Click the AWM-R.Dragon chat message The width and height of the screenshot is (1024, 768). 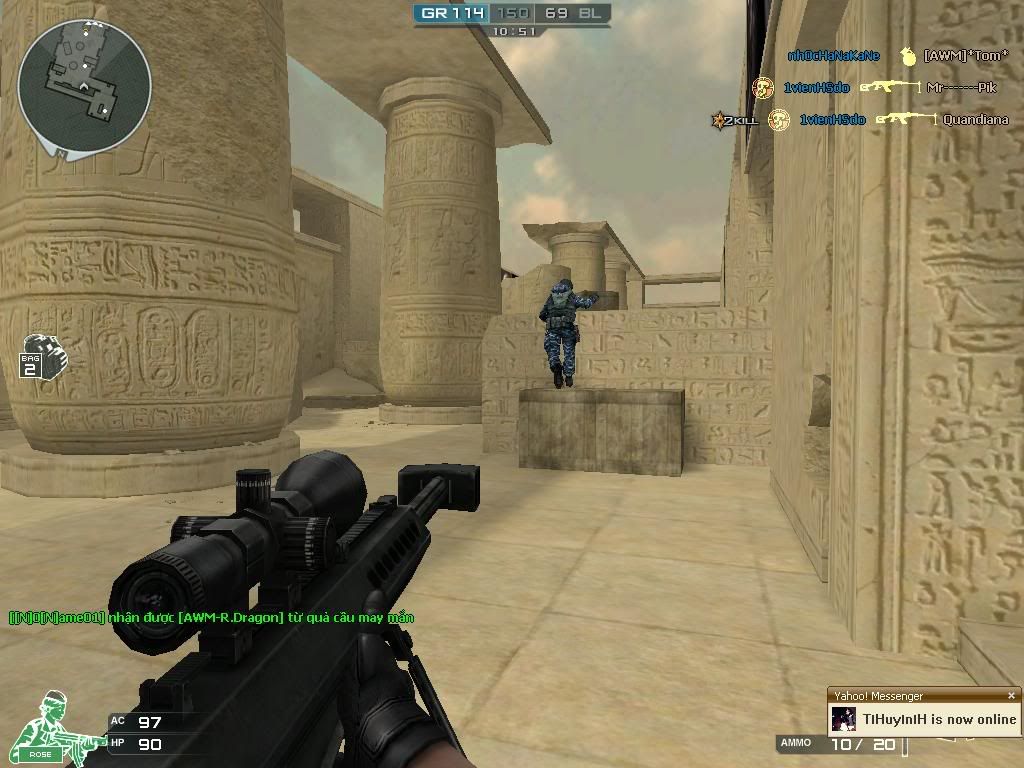click(x=211, y=617)
